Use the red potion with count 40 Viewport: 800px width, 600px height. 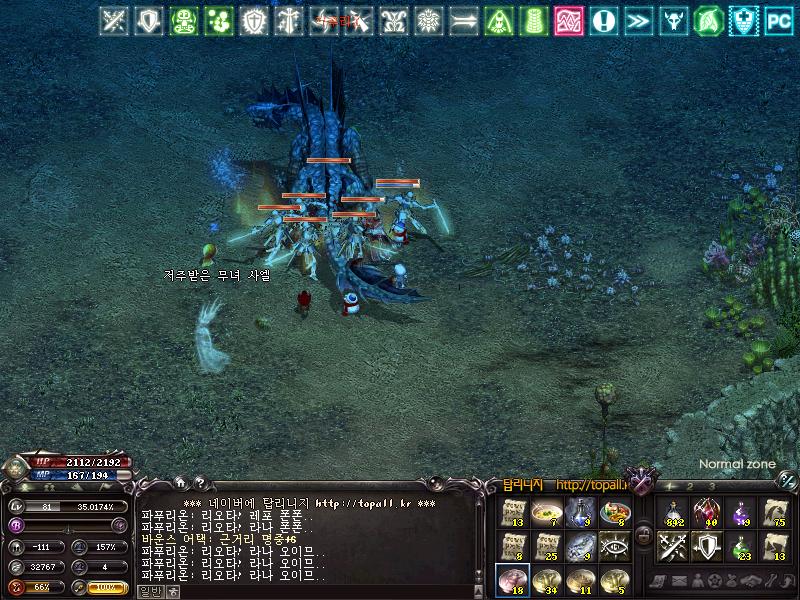click(x=706, y=513)
